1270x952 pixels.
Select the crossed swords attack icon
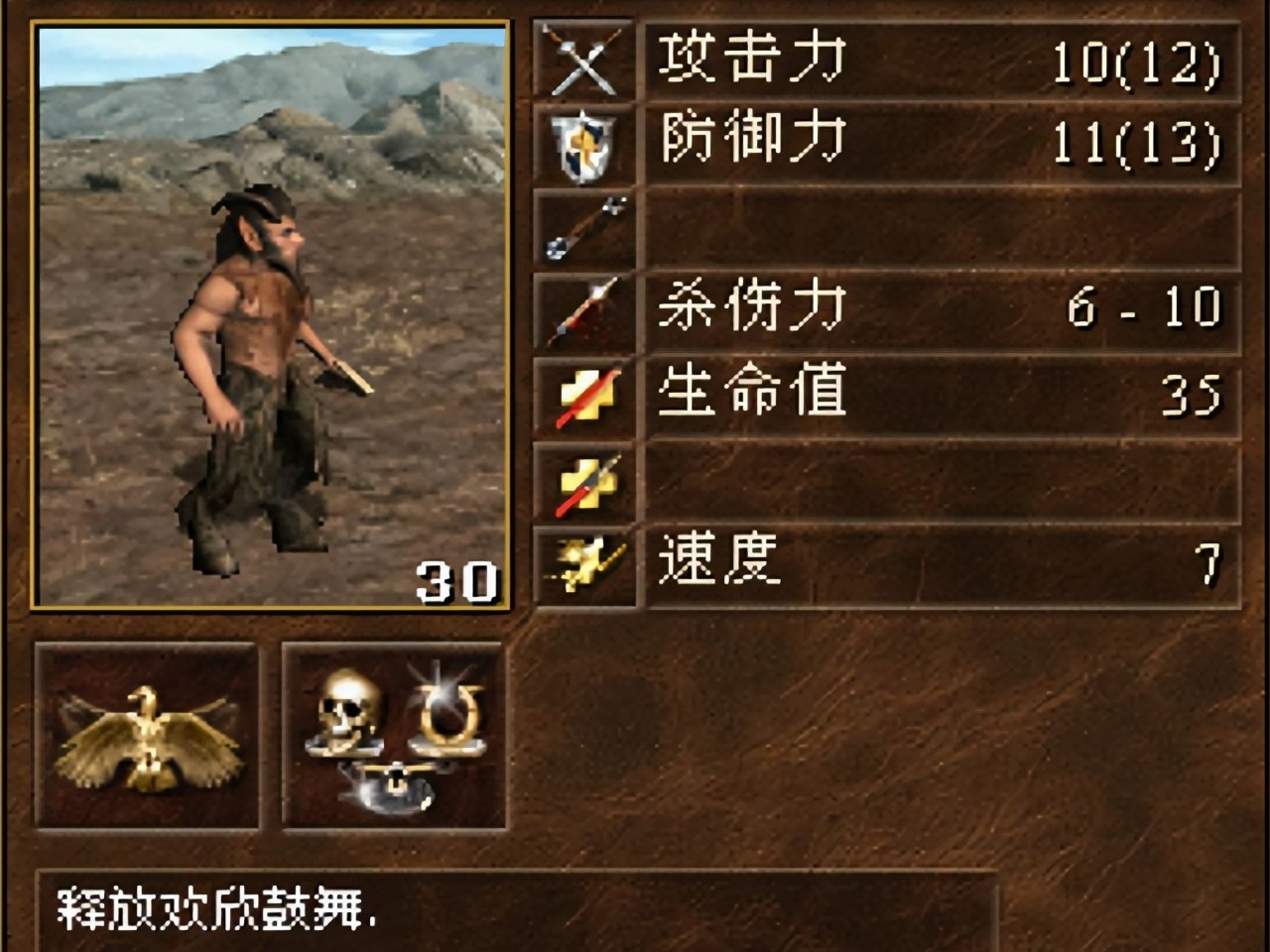583,61
